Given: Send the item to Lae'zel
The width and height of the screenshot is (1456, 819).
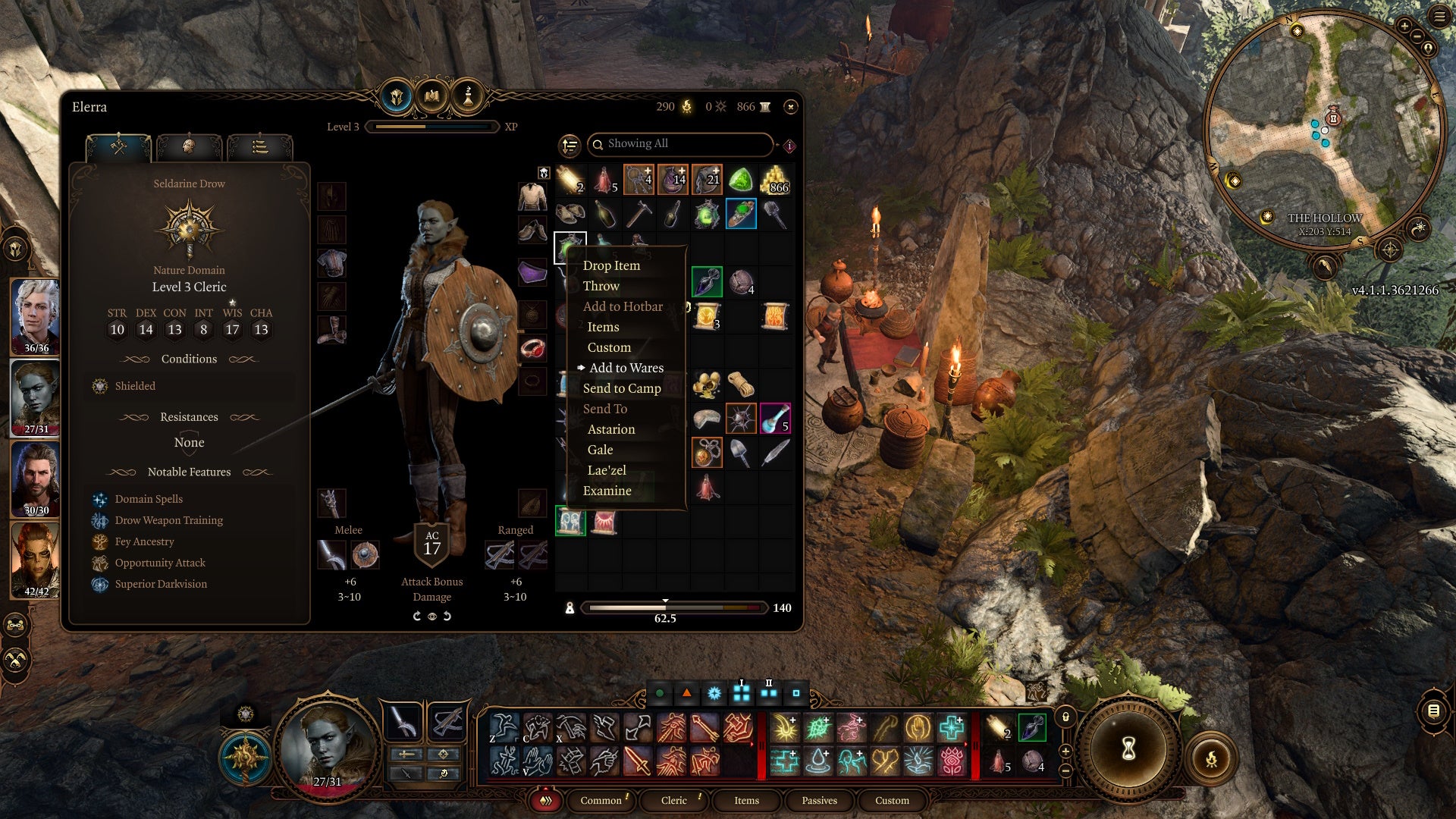Looking at the screenshot, I should 606,470.
